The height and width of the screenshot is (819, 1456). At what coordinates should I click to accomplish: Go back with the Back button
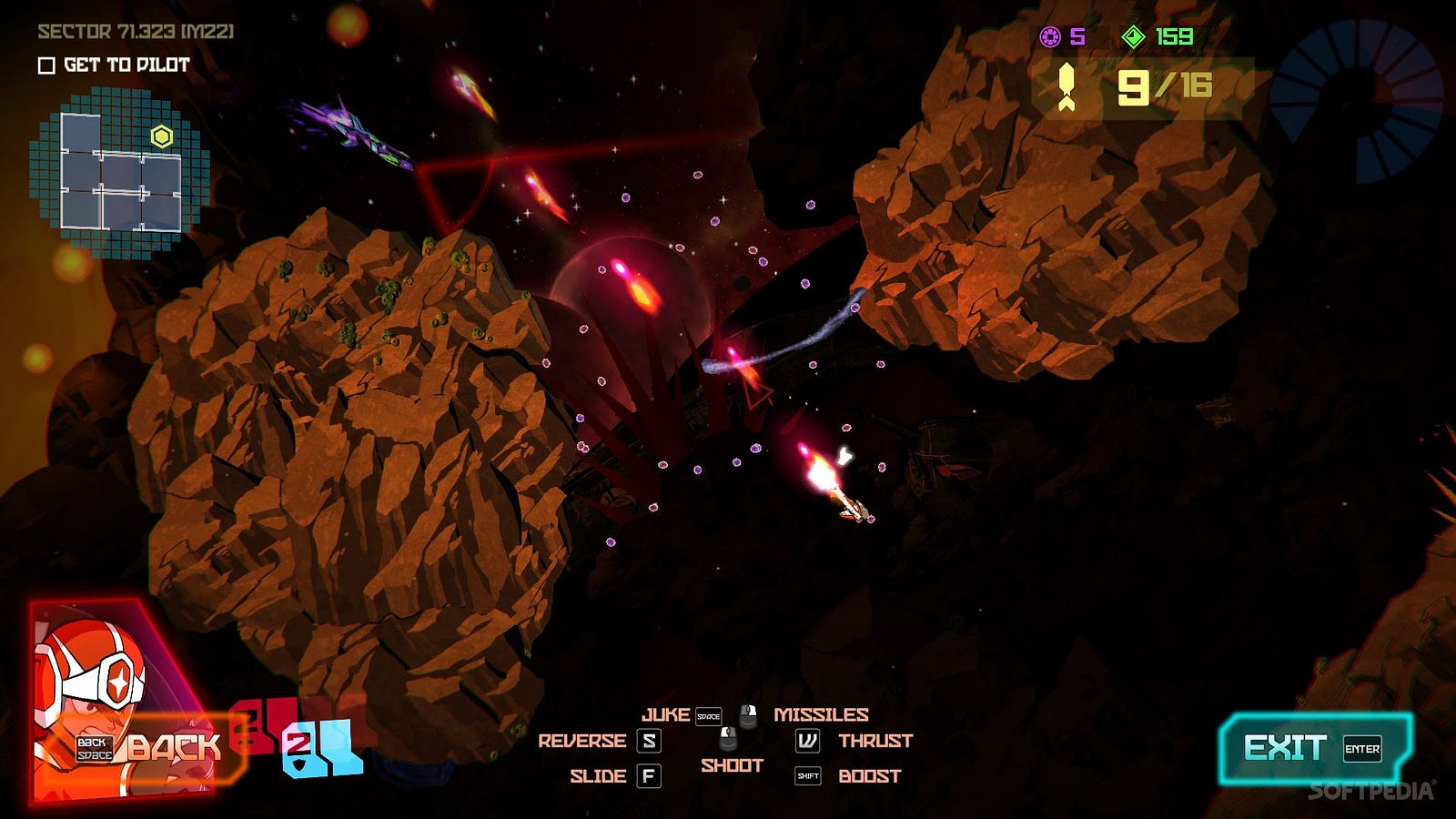(x=150, y=749)
